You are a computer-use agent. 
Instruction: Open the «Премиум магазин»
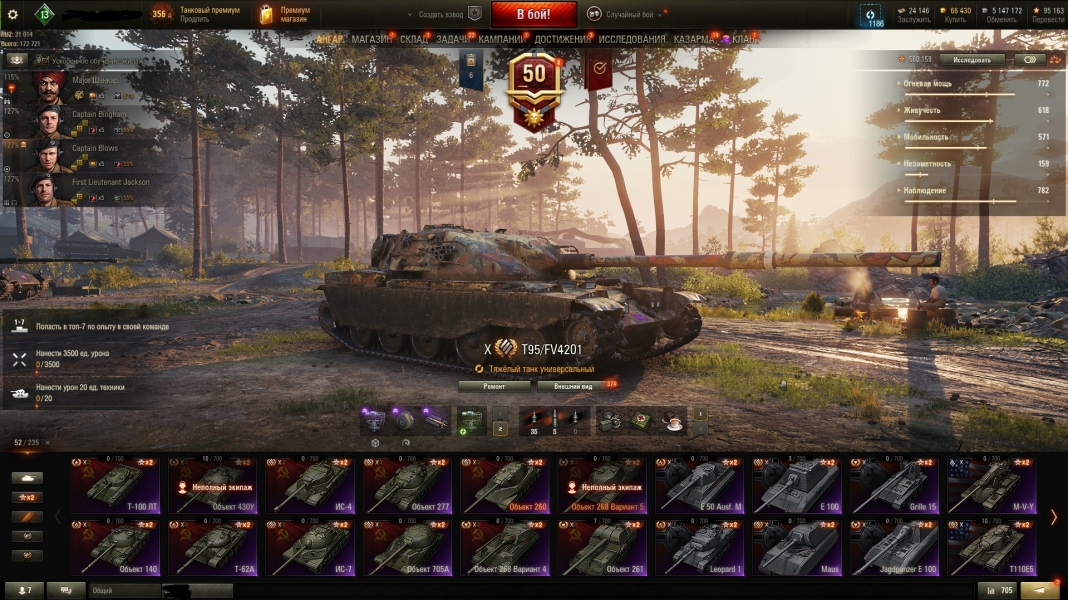tap(284, 14)
